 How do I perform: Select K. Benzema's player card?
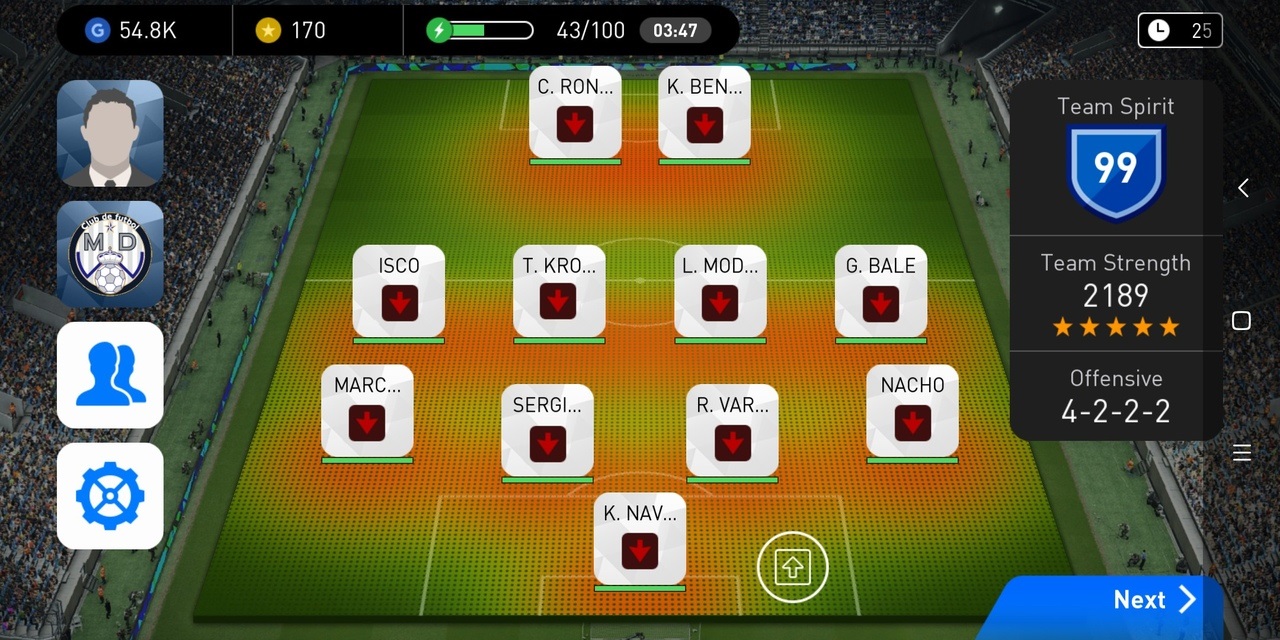click(705, 113)
